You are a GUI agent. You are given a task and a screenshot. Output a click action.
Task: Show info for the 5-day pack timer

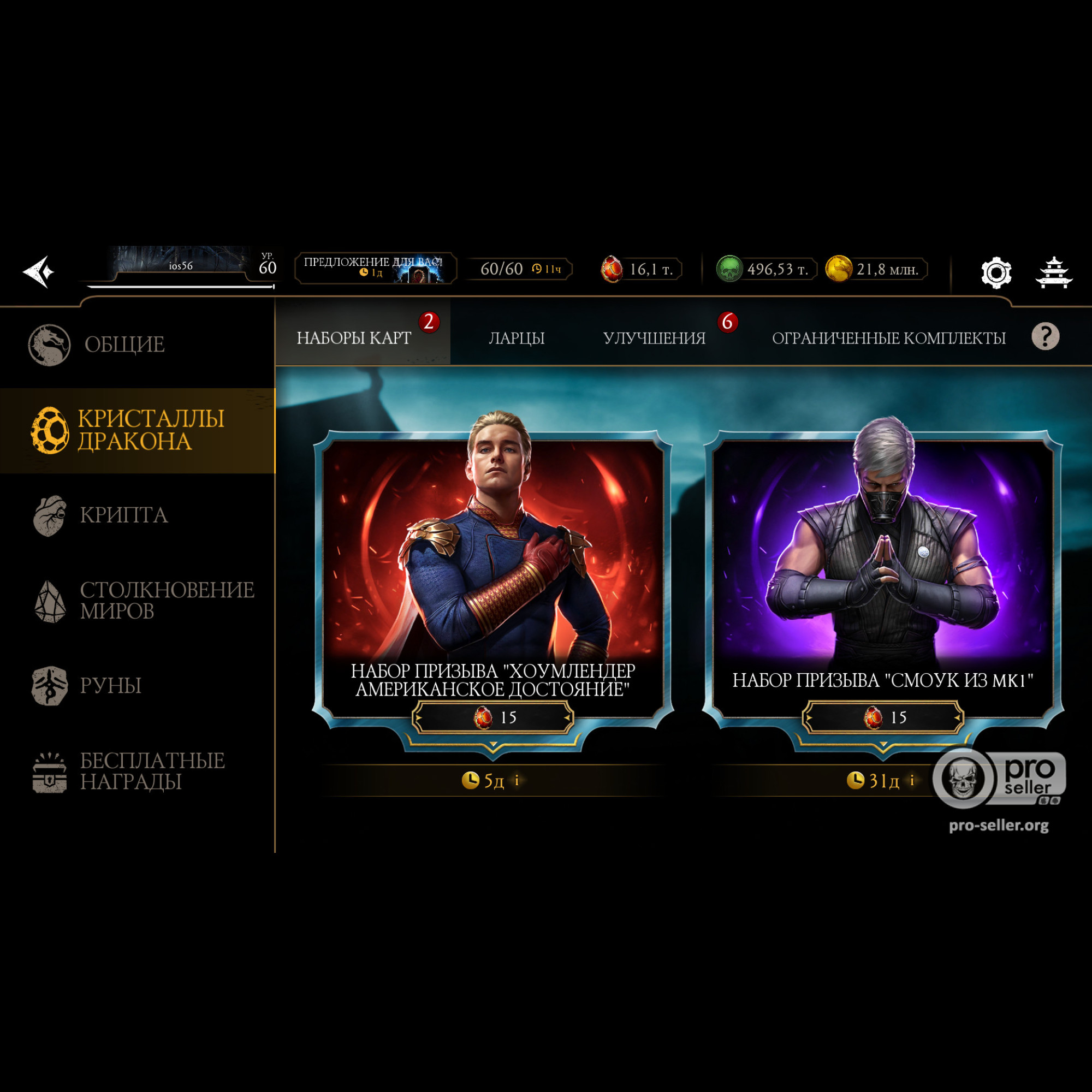(517, 781)
